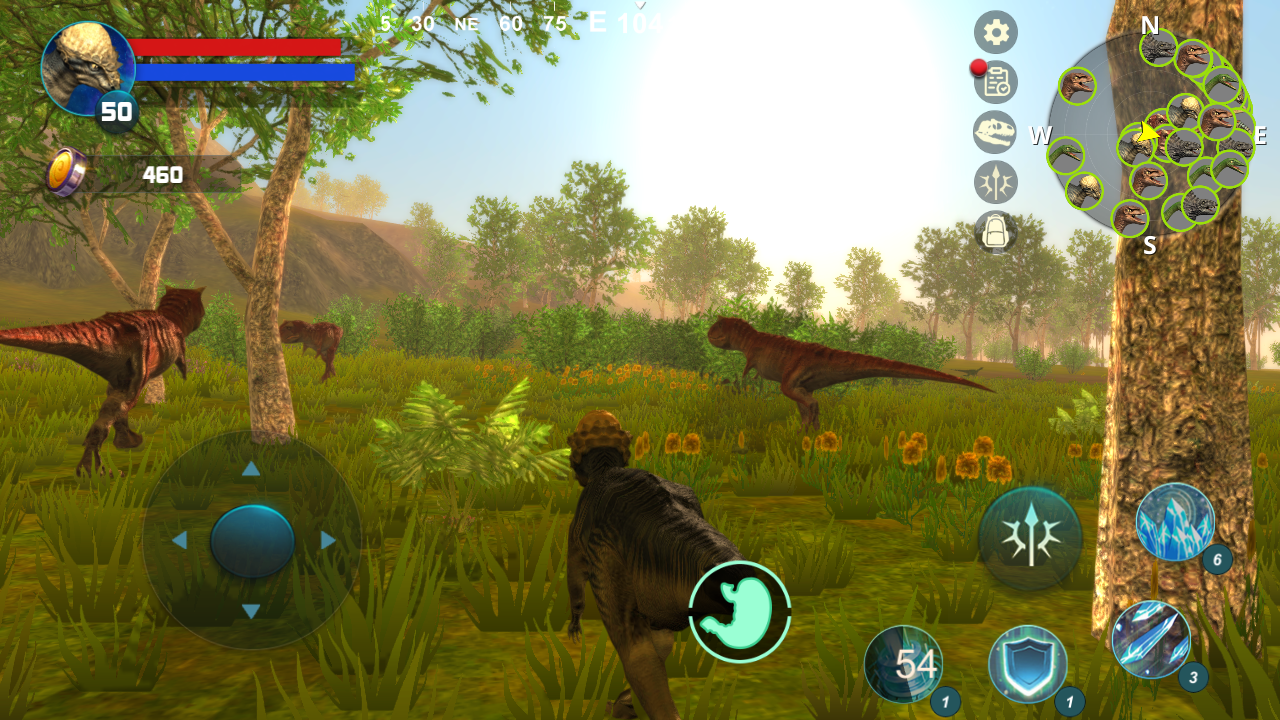Open the abilities spike icon in sidebar

tap(995, 182)
